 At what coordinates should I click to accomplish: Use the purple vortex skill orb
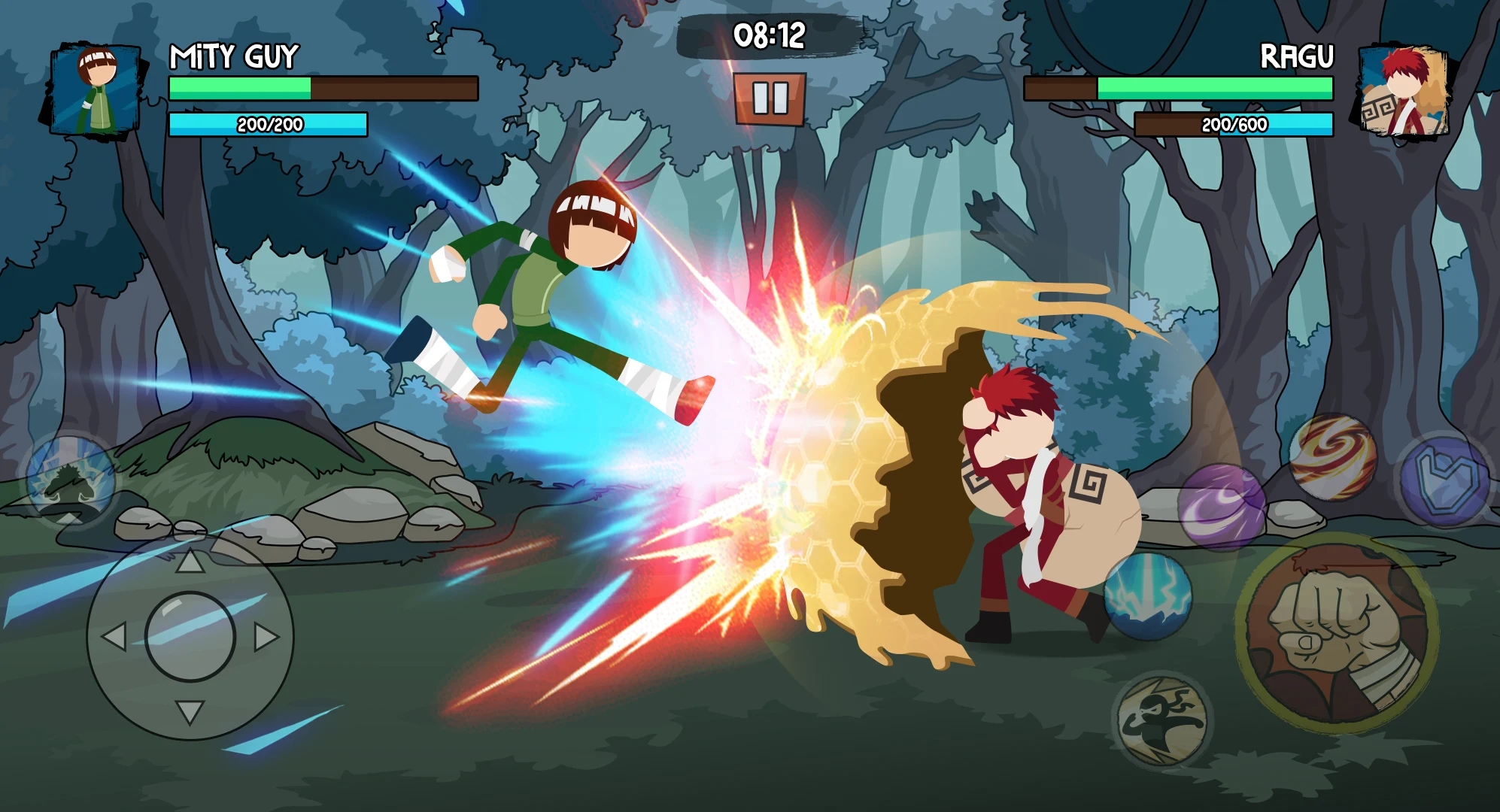point(1220,507)
